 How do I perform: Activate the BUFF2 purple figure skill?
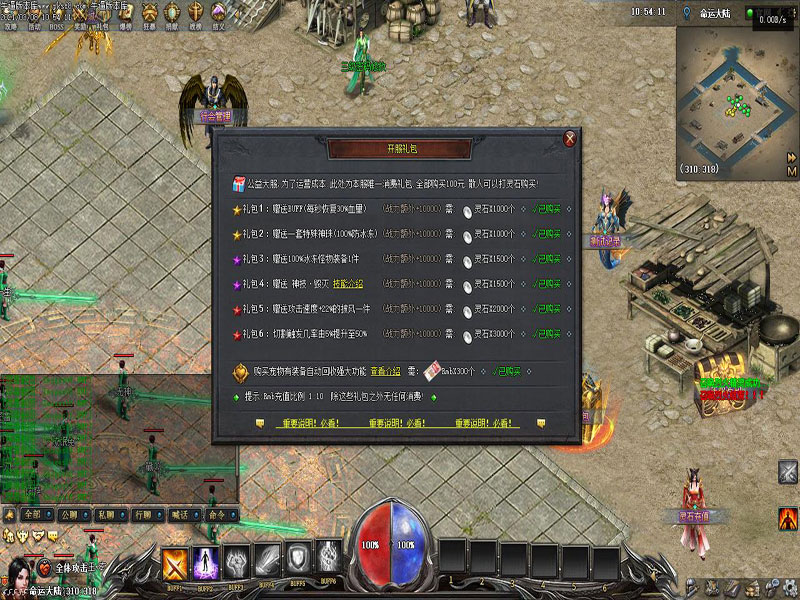pos(205,561)
